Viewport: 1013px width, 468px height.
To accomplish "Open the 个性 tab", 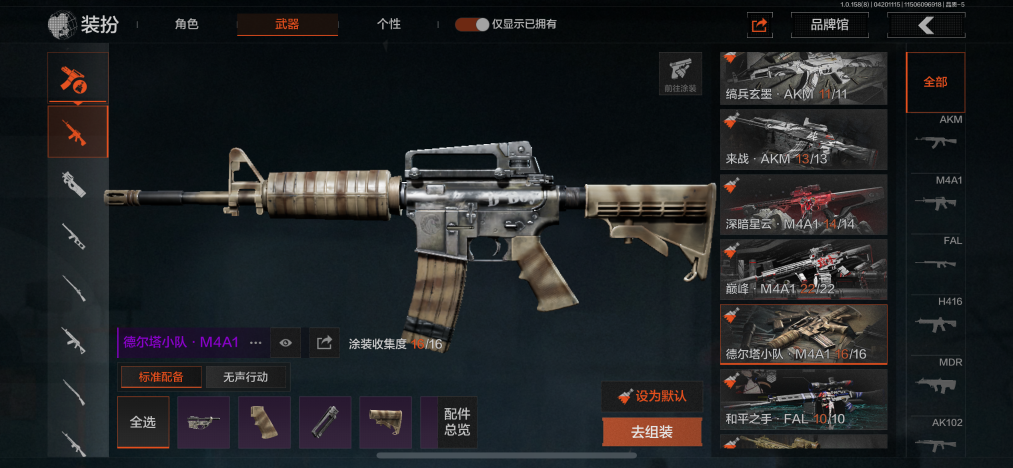I will tap(389, 23).
